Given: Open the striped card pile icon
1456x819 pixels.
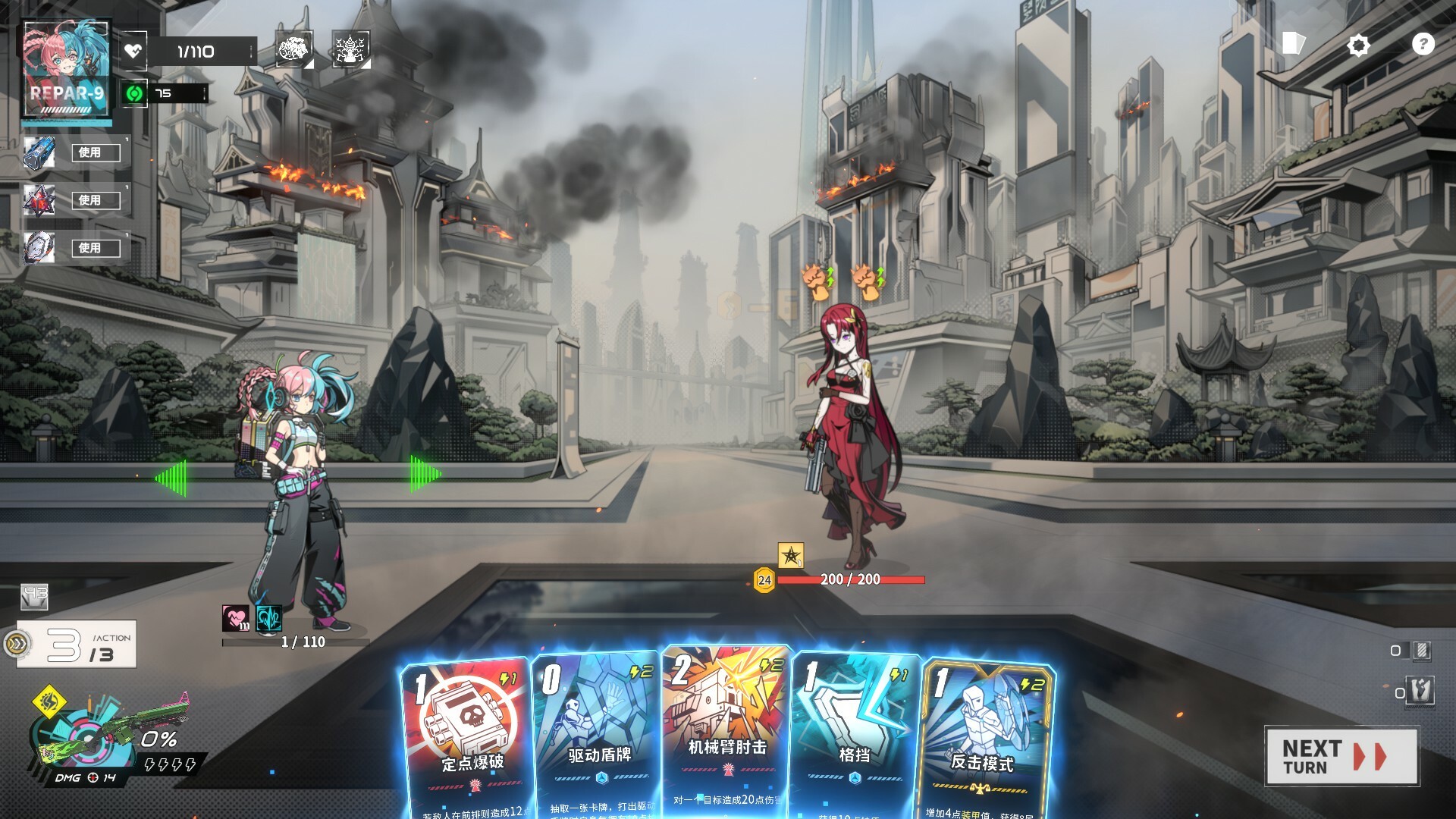Looking at the screenshot, I should point(1420,650).
